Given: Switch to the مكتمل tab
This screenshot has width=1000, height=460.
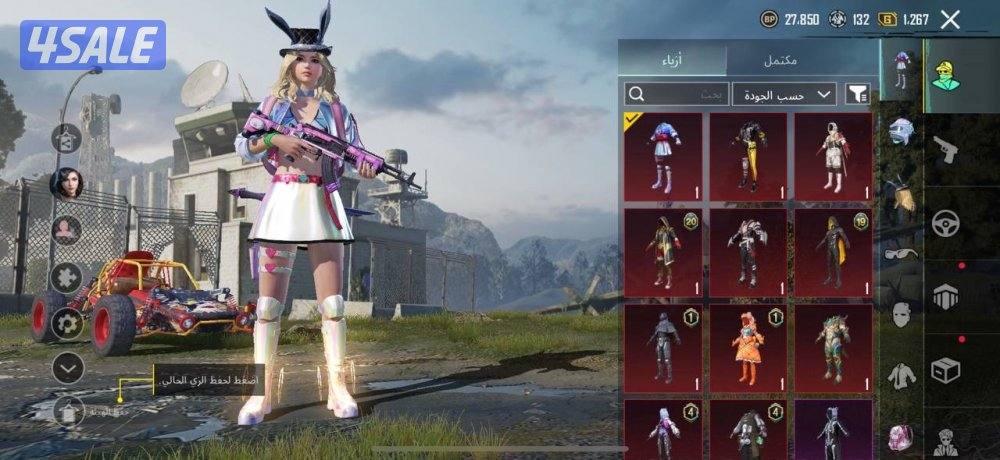Looking at the screenshot, I should pos(780,61).
